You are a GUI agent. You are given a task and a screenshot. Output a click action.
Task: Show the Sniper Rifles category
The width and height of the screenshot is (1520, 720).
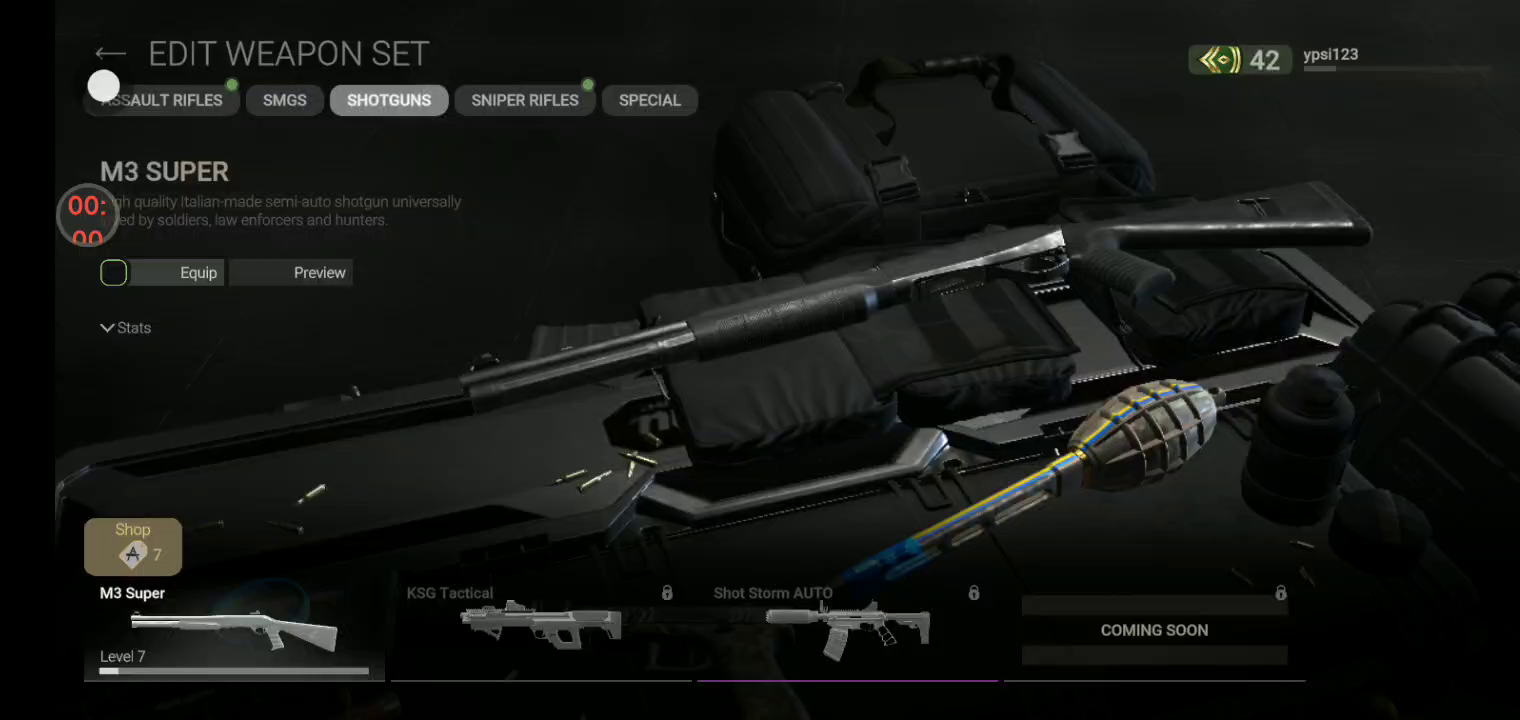pyautogui.click(x=525, y=100)
